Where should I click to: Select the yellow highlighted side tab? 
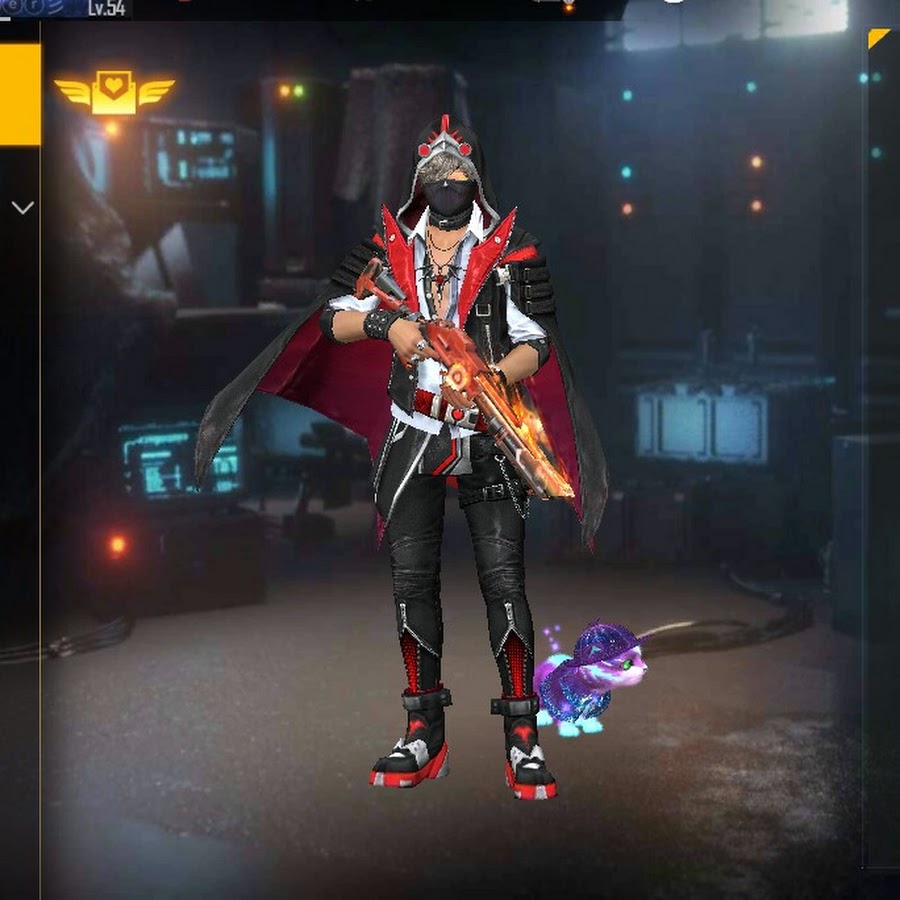(19, 94)
